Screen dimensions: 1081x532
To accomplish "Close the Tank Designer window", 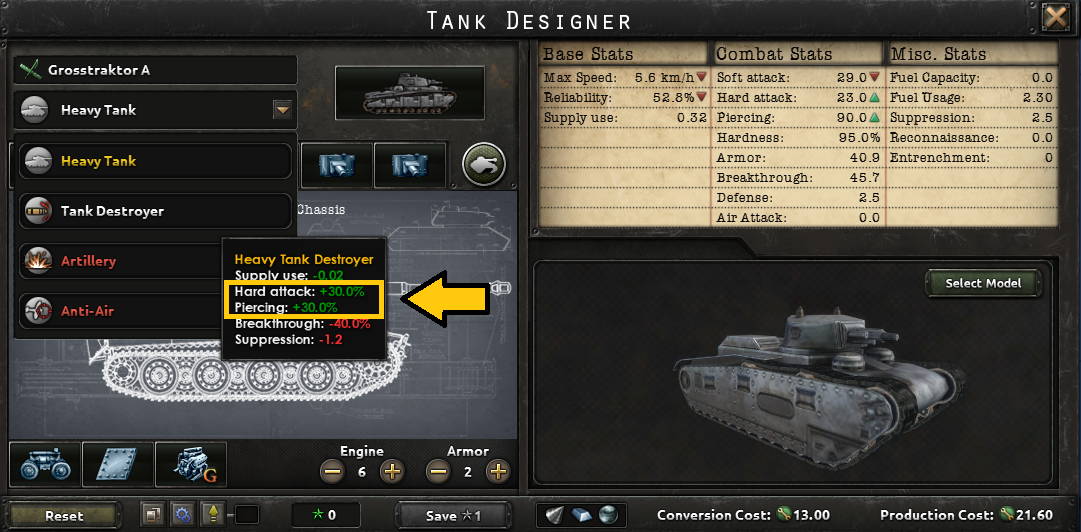I will coord(1055,18).
